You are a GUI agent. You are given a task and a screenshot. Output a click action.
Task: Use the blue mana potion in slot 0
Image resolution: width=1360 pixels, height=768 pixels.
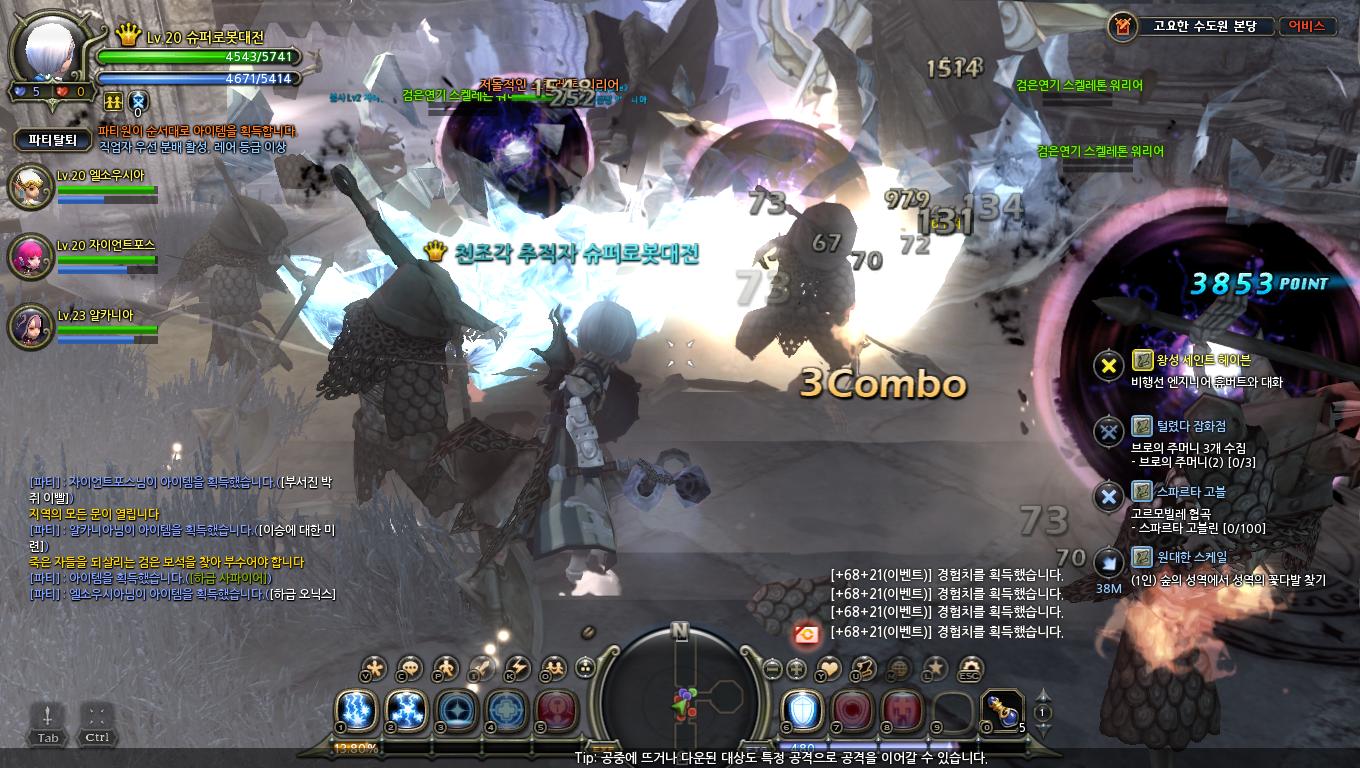pos(1001,710)
